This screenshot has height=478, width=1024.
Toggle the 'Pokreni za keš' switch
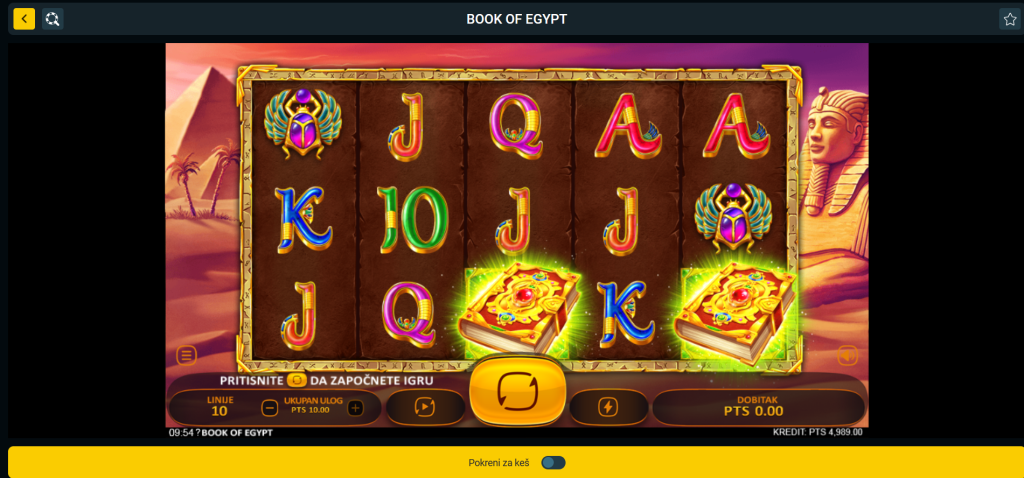pos(553,462)
